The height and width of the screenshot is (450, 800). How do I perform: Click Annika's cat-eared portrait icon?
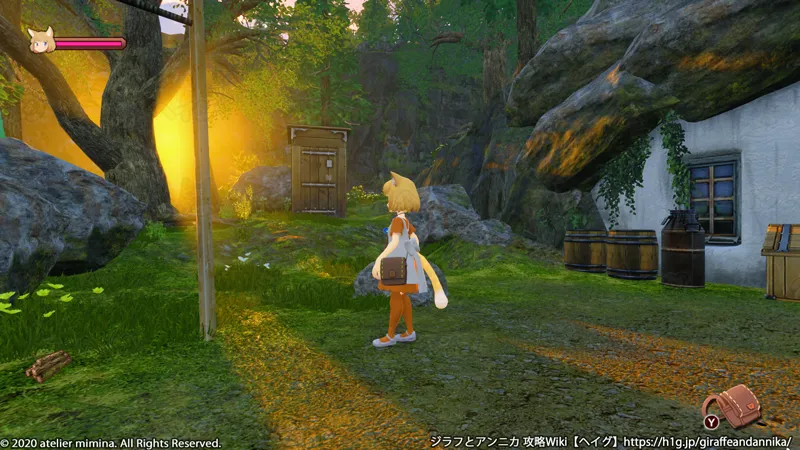pos(41,40)
